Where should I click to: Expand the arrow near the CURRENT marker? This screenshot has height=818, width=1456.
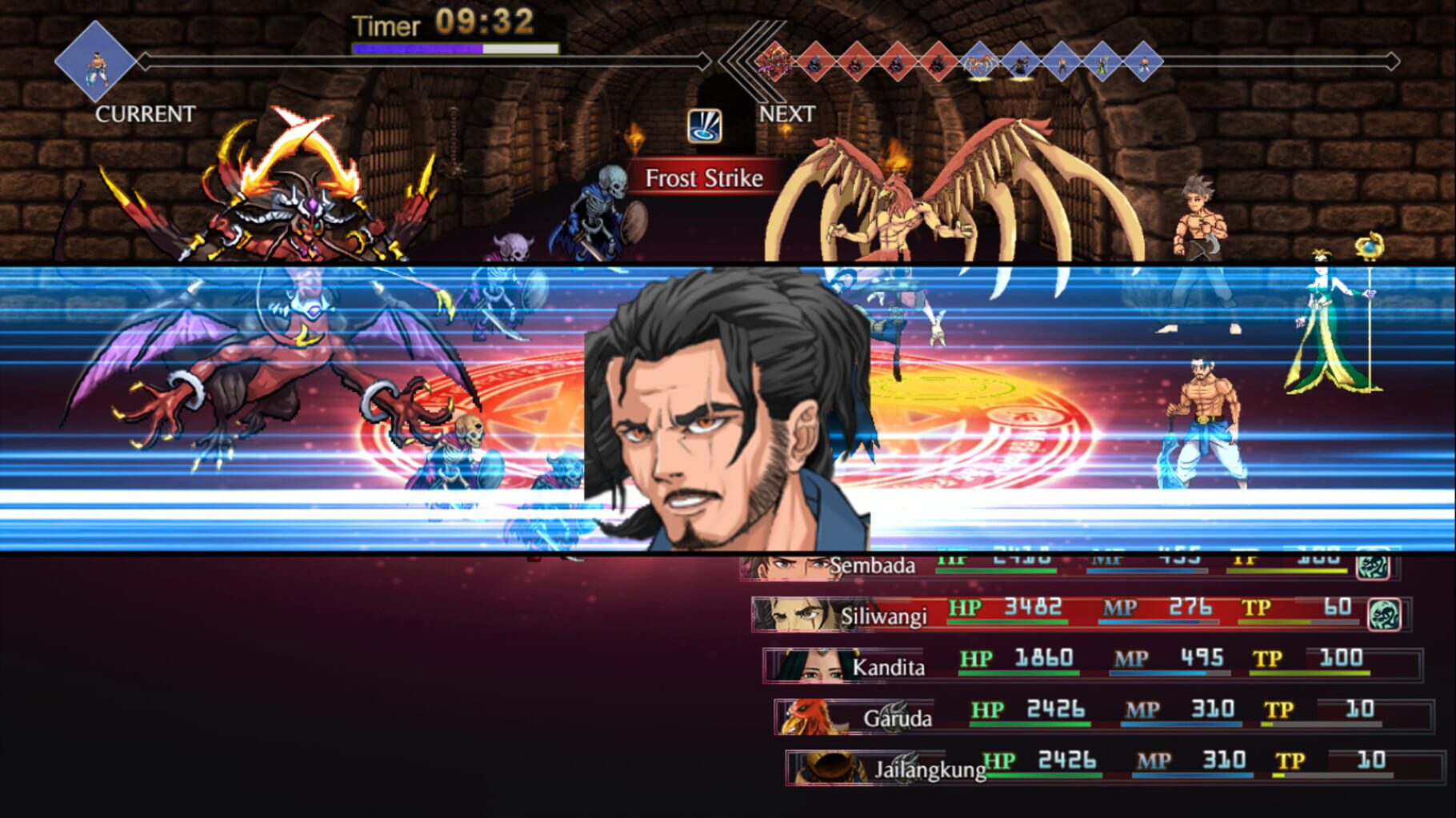144,60
